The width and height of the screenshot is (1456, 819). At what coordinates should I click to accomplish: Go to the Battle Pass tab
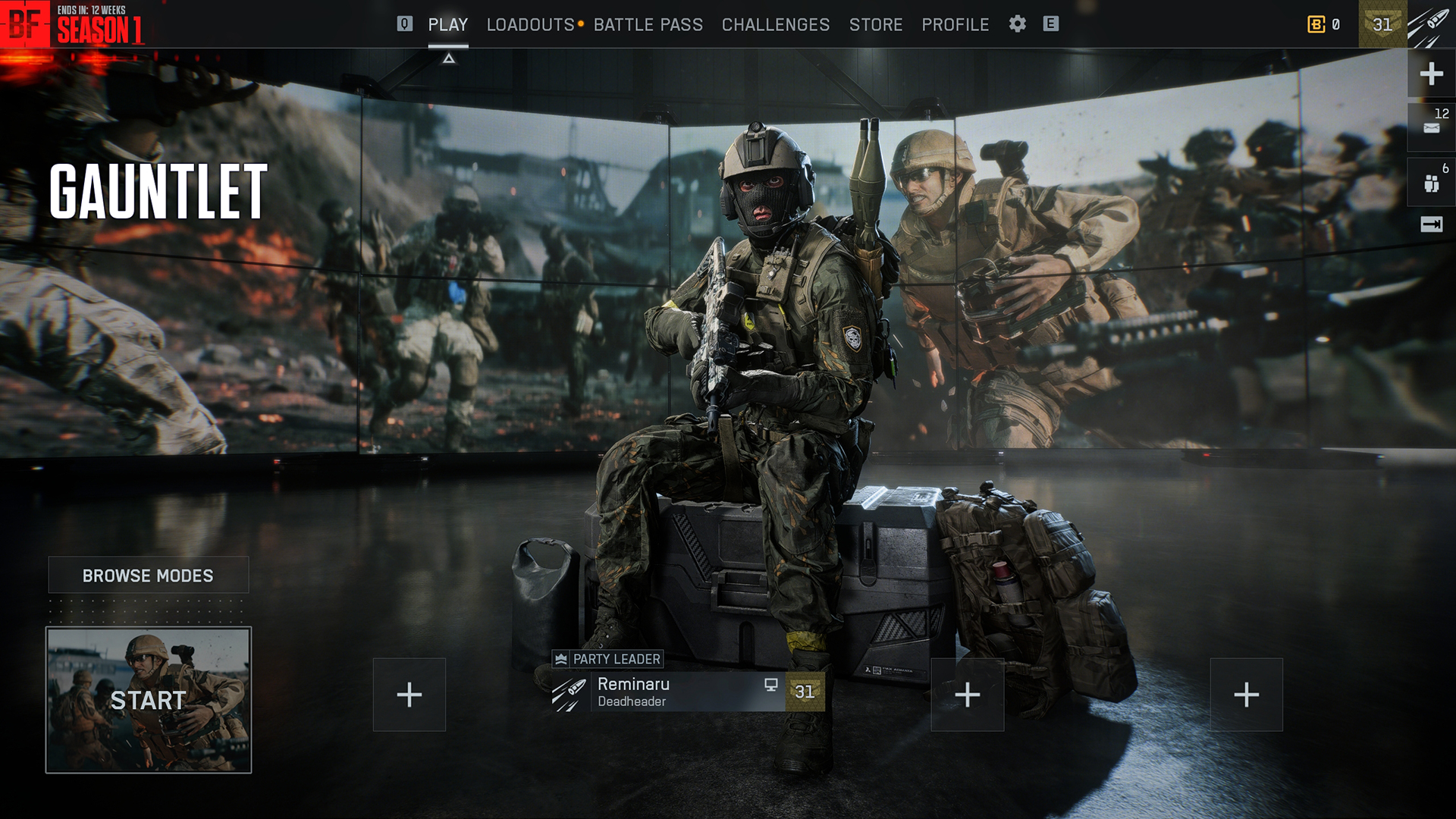(x=648, y=24)
